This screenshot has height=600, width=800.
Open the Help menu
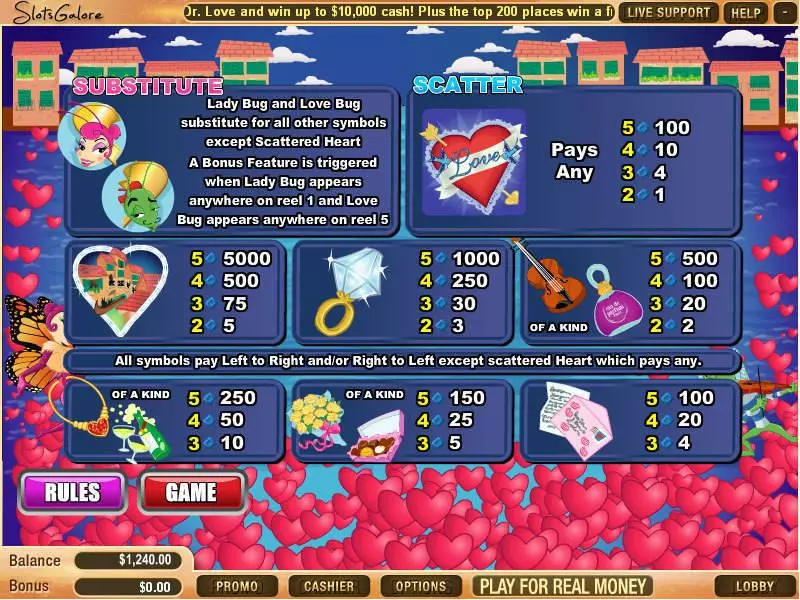746,13
